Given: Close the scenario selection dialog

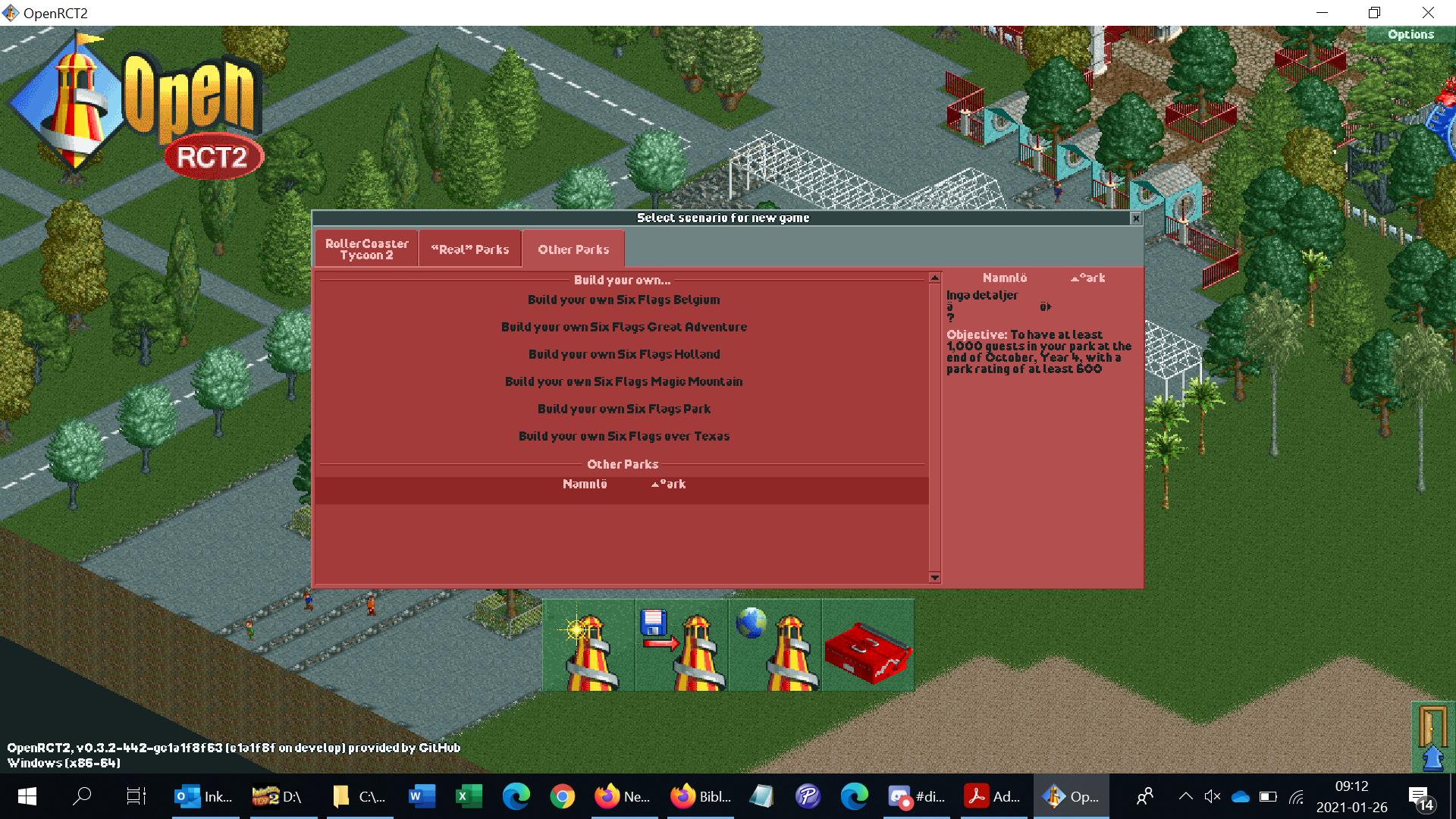Looking at the screenshot, I should pos(1136,218).
